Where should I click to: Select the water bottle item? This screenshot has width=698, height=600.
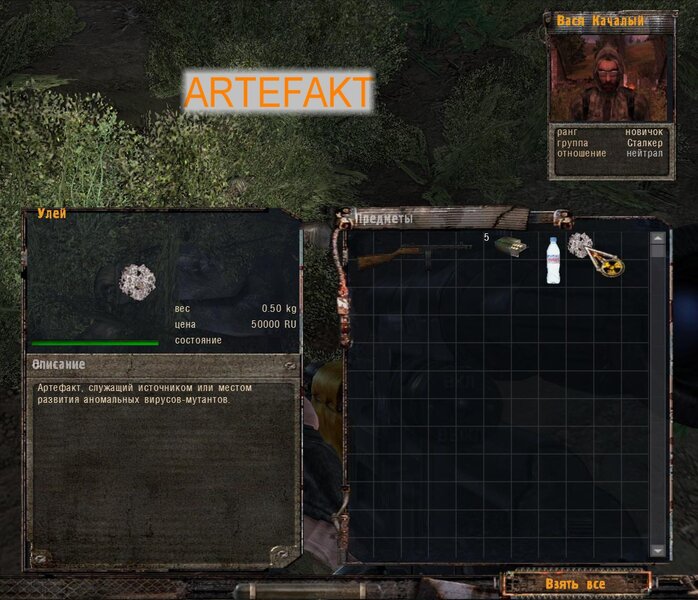click(x=553, y=260)
